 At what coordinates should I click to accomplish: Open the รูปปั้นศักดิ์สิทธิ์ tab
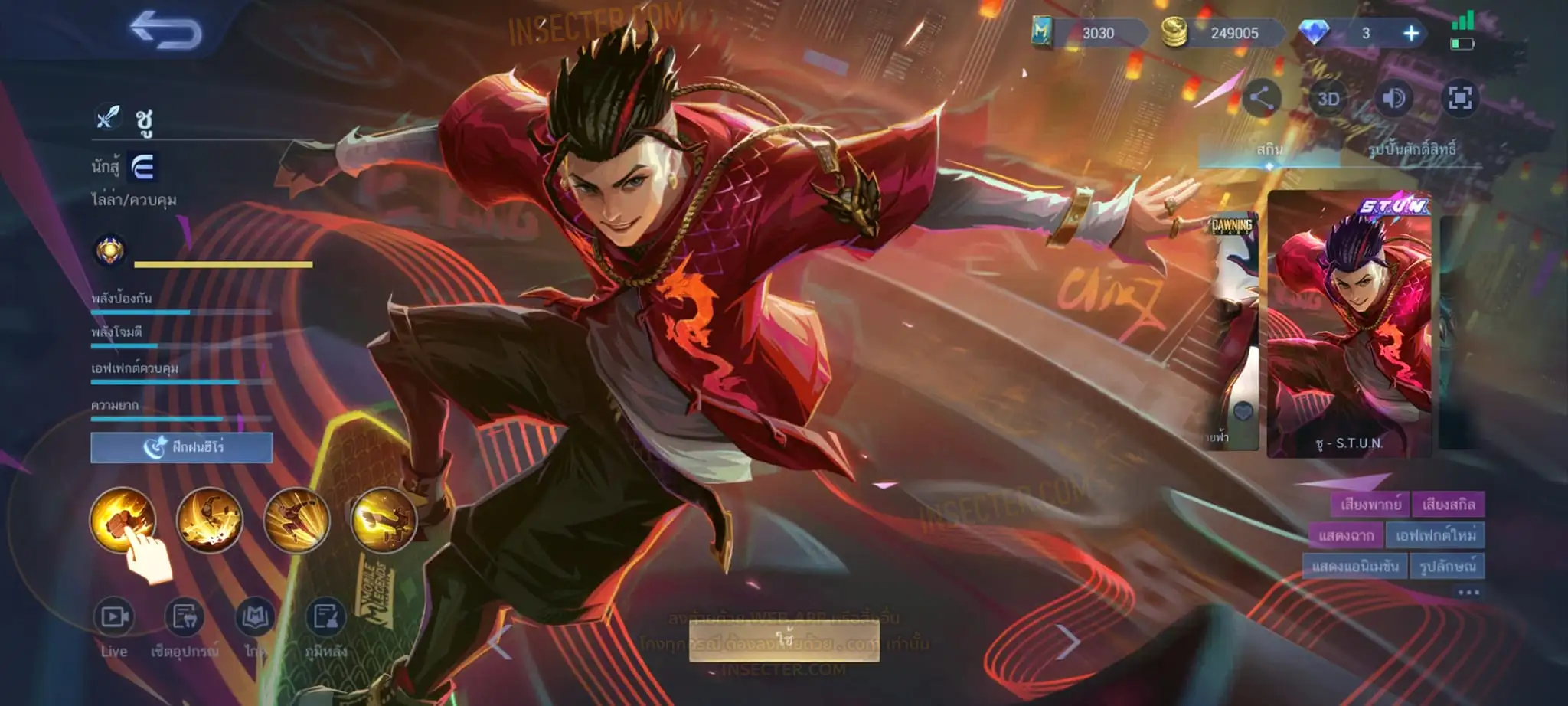(1412, 149)
